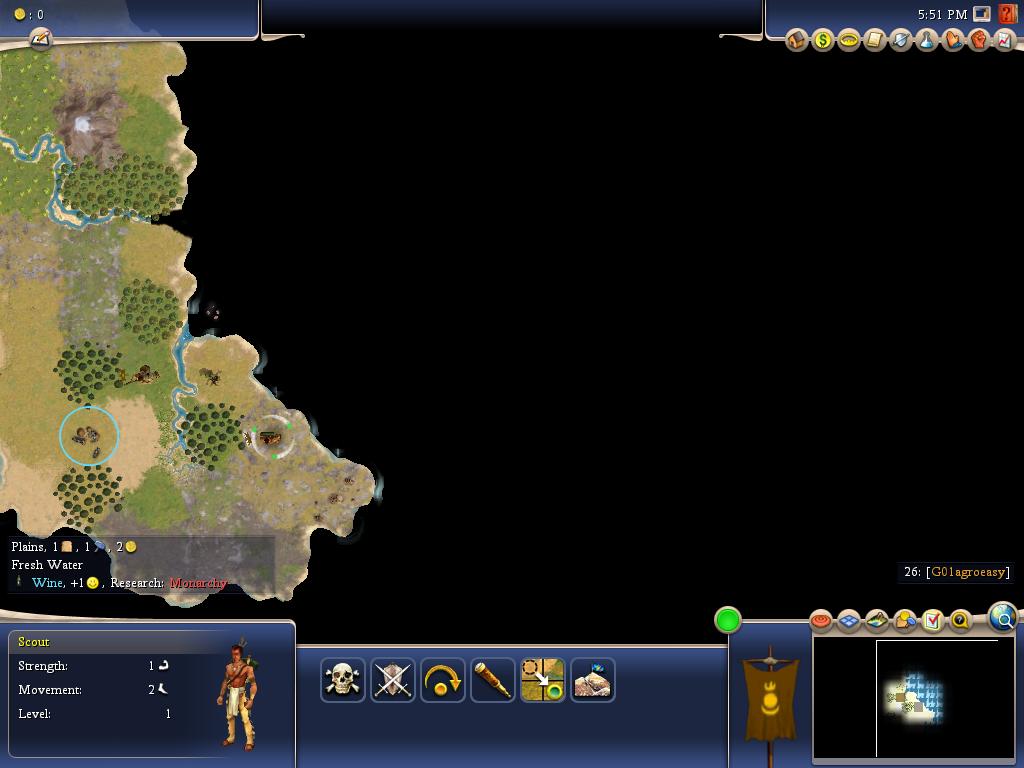The image size is (1024, 768).
Task: Toggle globe view with the magnifier globe
Action: click(1003, 617)
